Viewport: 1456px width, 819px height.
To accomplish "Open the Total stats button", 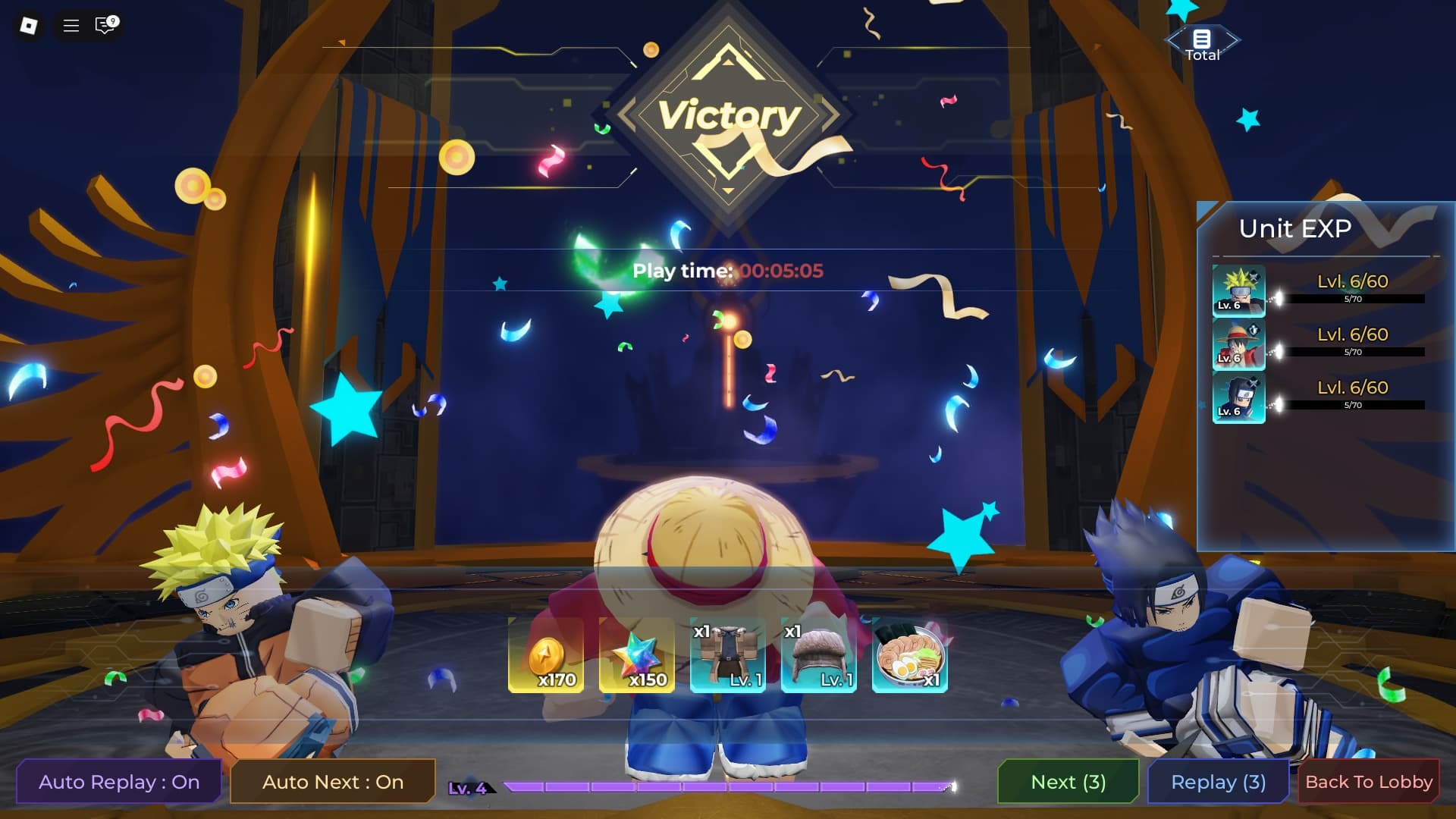I will click(1202, 44).
